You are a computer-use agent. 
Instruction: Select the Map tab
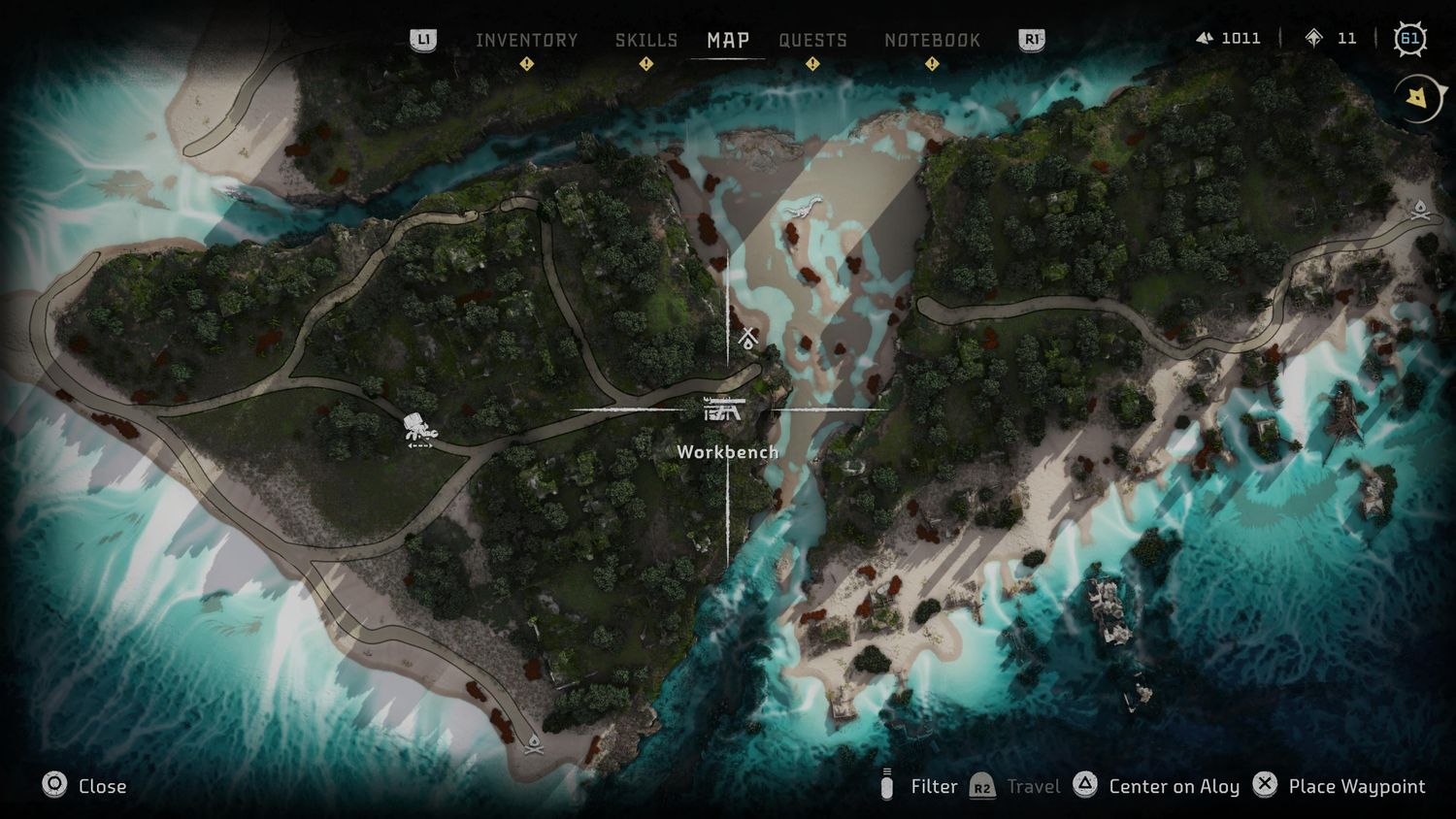[x=728, y=40]
